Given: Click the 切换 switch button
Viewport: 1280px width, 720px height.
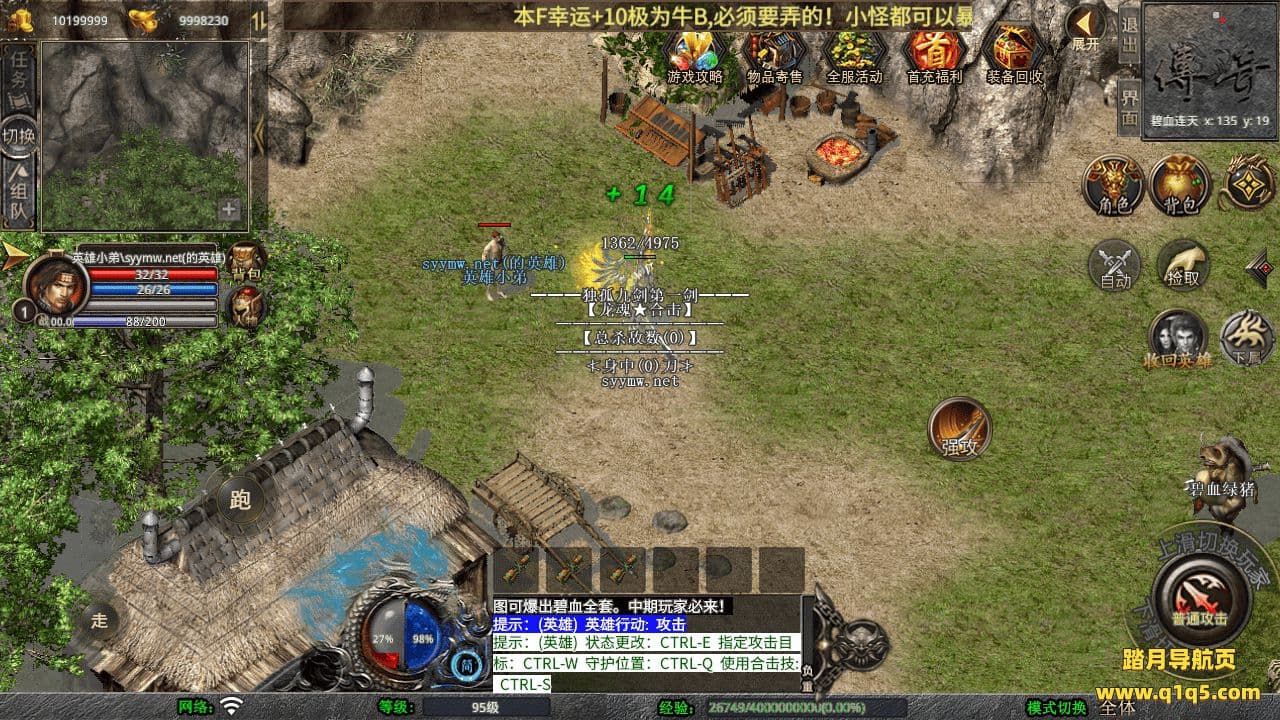Looking at the screenshot, I should tap(19, 134).
